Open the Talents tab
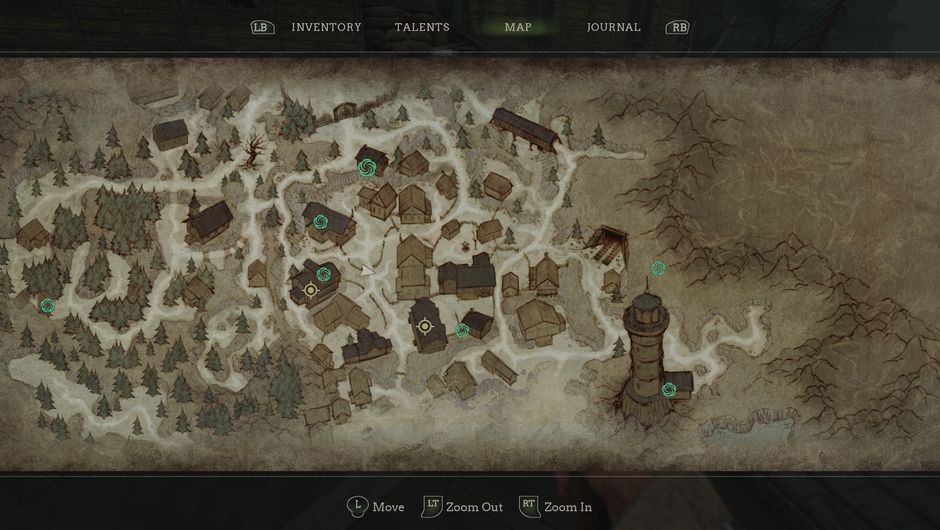The height and width of the screenshot is (530, 940). click(422, 27)
